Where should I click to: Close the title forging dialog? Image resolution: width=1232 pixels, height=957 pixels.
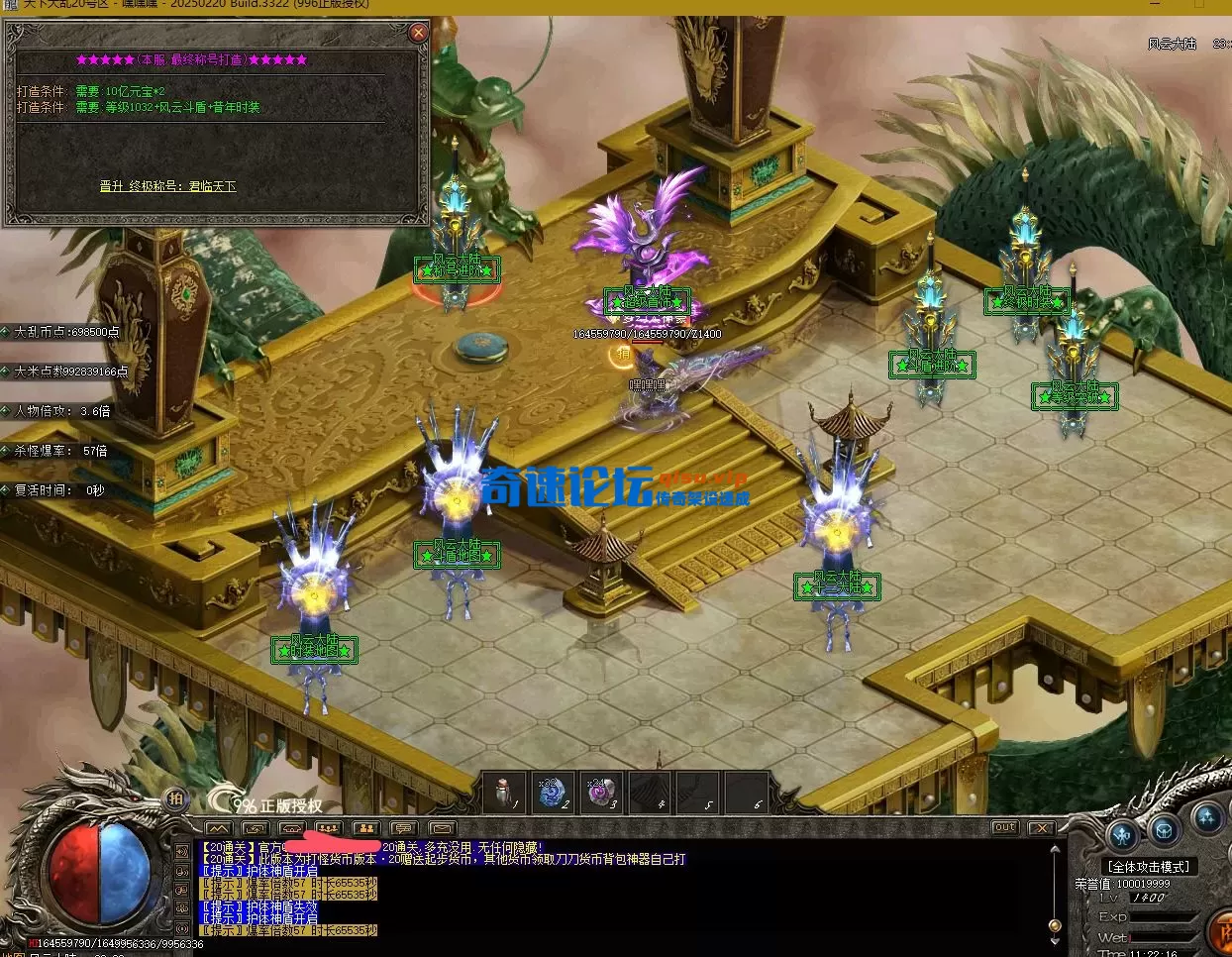[418, 33]
